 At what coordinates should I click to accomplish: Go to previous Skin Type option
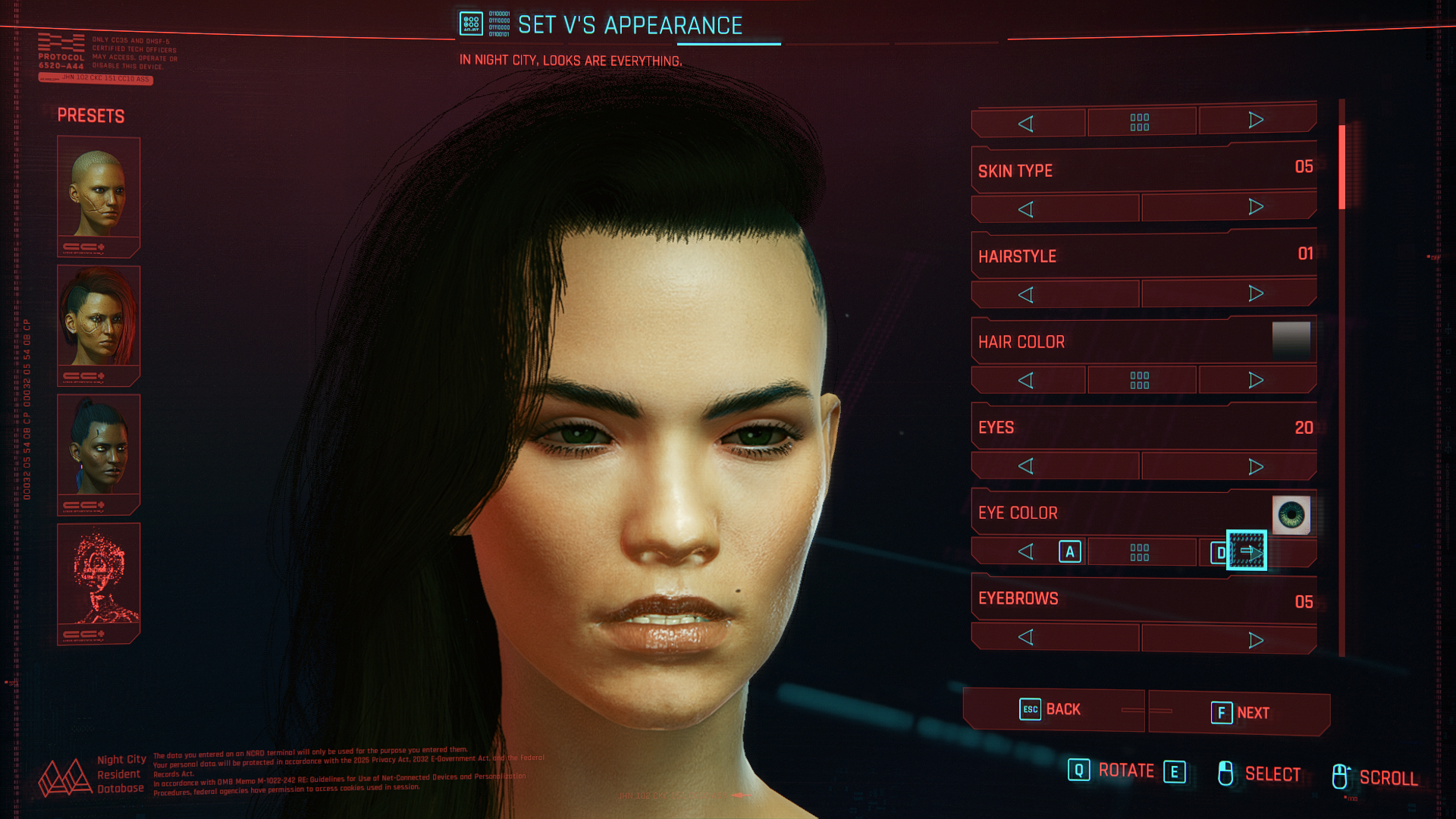click(x=1026, y=209)
